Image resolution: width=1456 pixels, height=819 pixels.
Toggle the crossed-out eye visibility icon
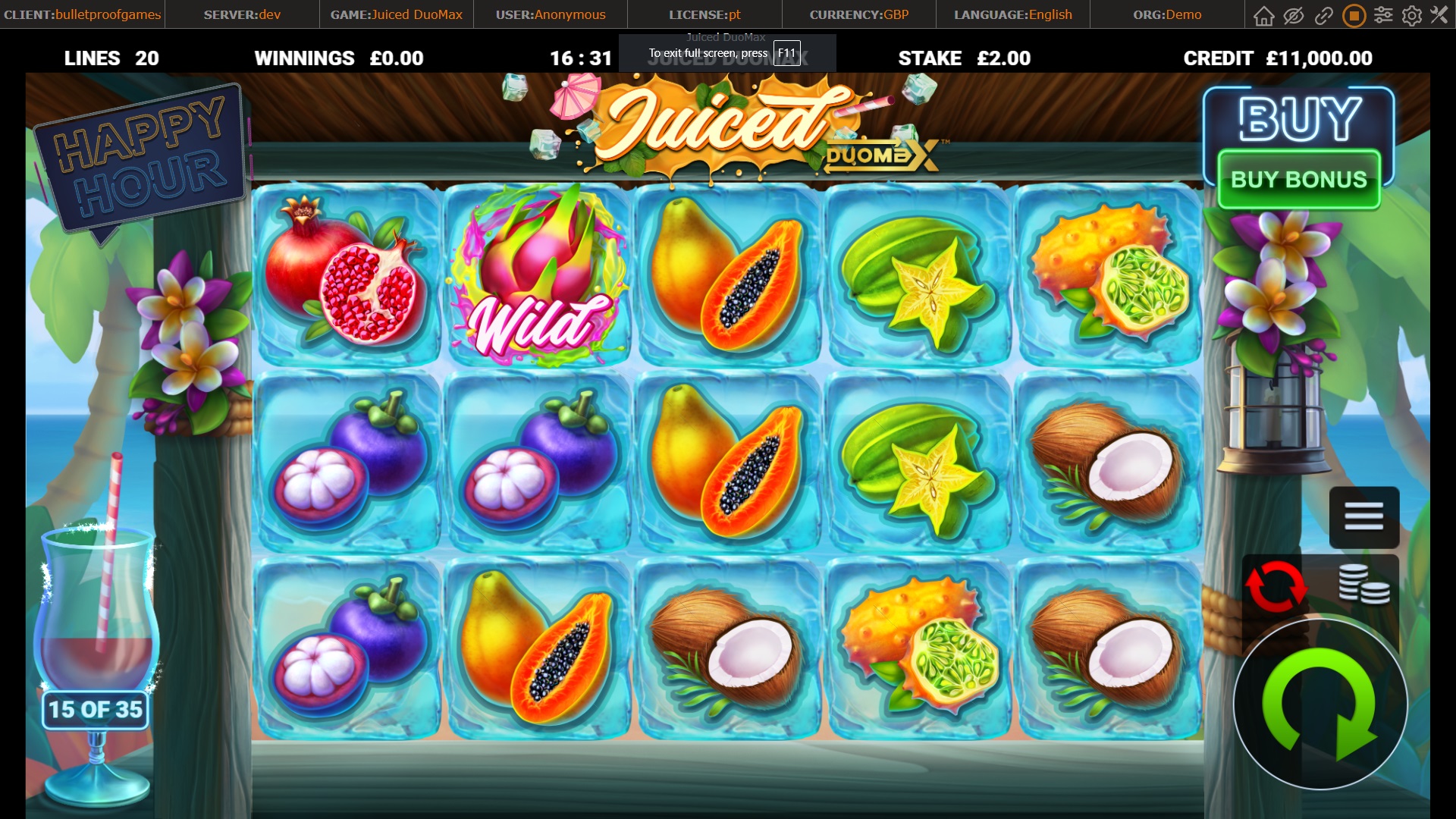(x=1293, y=15)
